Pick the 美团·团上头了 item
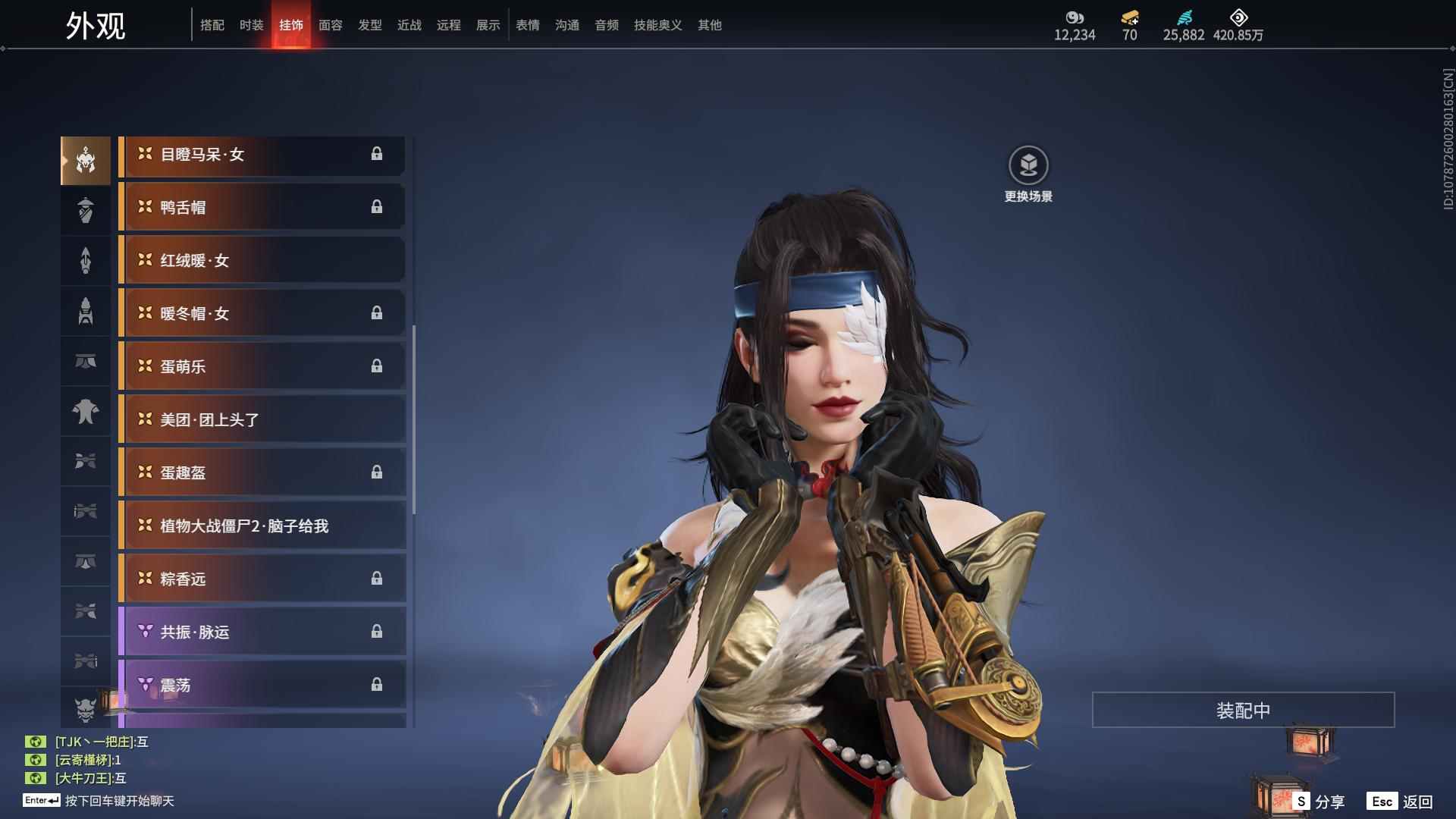This screenshot has height=819, width=1456. pos(262,419)
